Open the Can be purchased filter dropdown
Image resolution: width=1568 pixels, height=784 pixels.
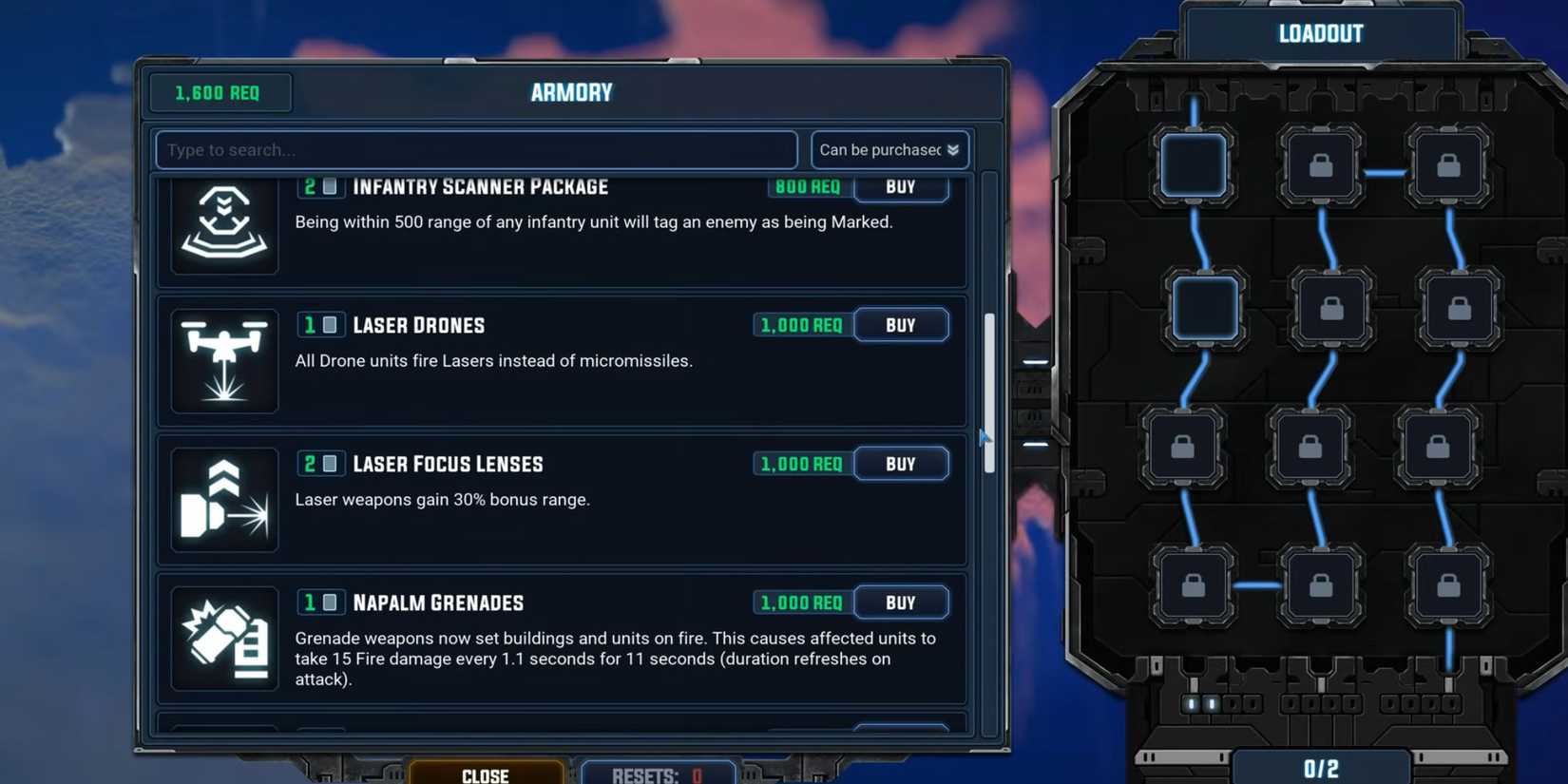tap(888, 149)
